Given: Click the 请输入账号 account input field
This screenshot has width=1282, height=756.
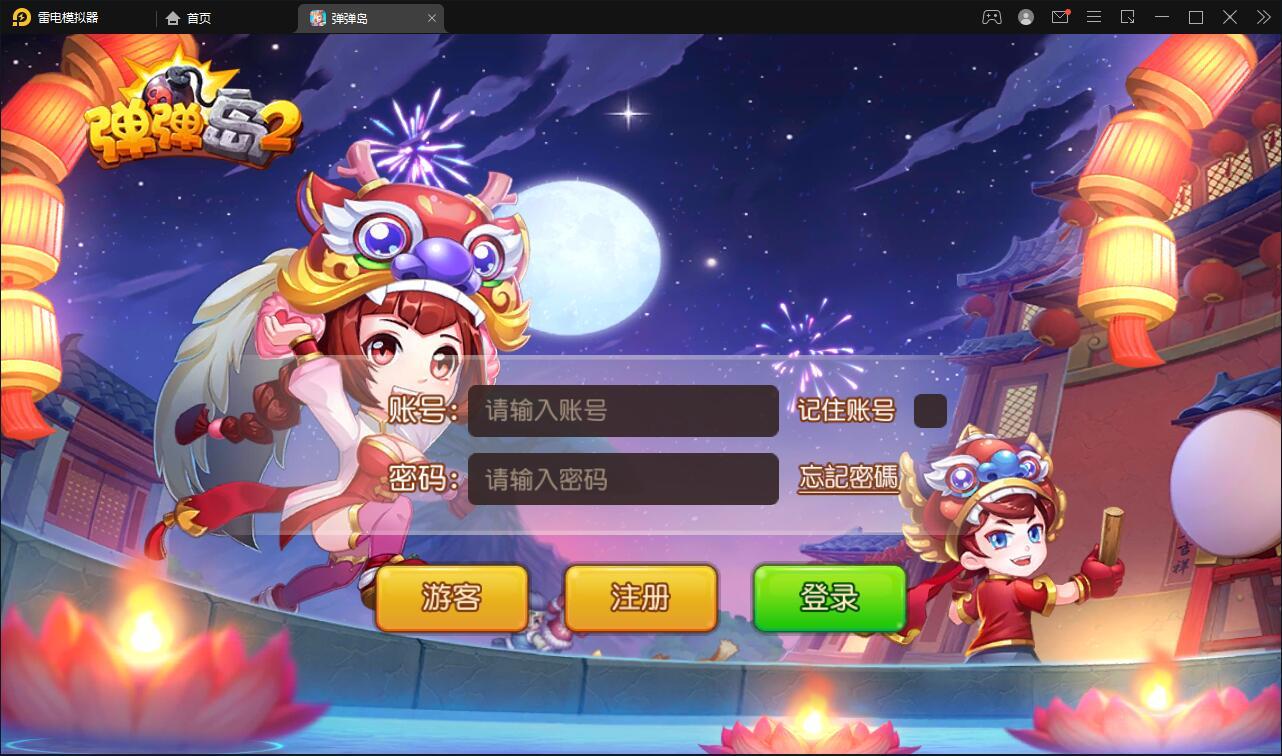Looking at the screenshot, I should click(623, 411).
